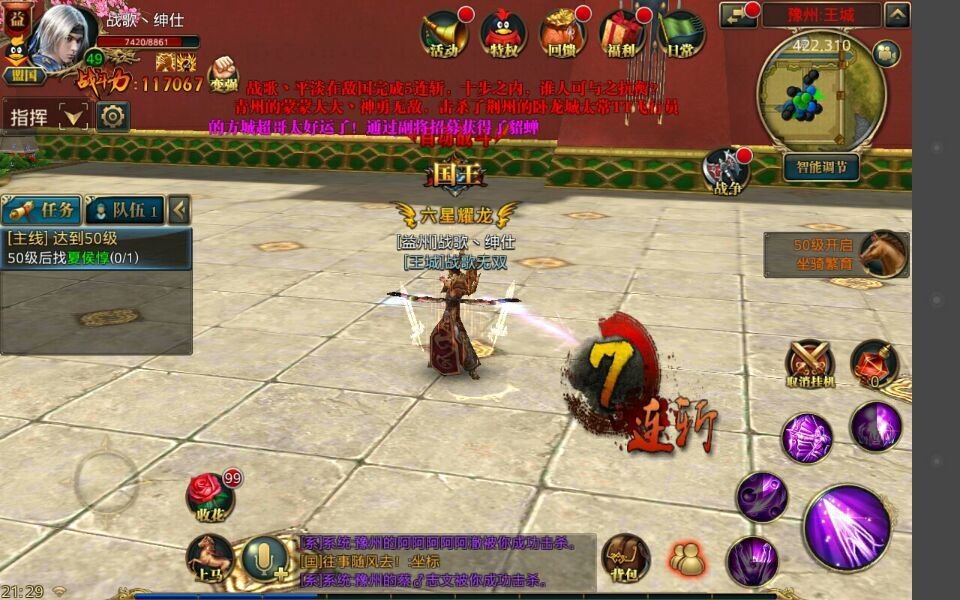Screen dimensions: 960x600
Task: Open settings via the gear icon
Action: pyautogui.click(x=112, y=116)
